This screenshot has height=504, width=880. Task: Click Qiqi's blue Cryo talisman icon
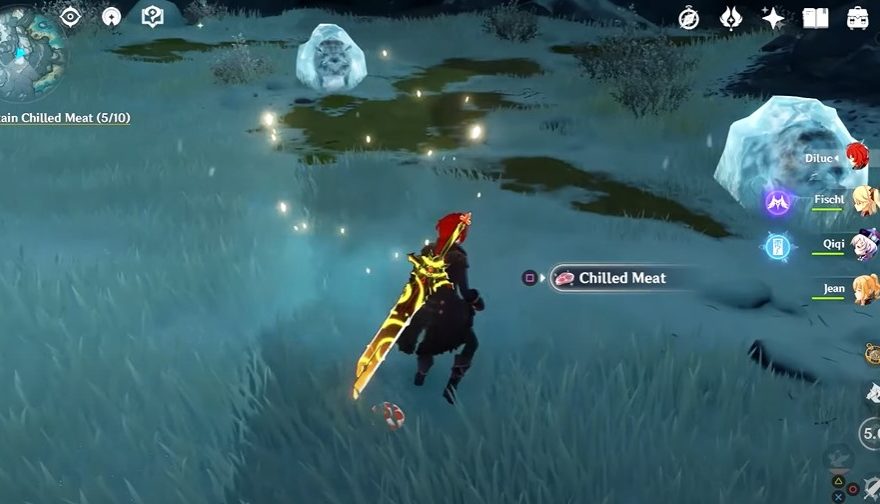(x=778, y=247)
